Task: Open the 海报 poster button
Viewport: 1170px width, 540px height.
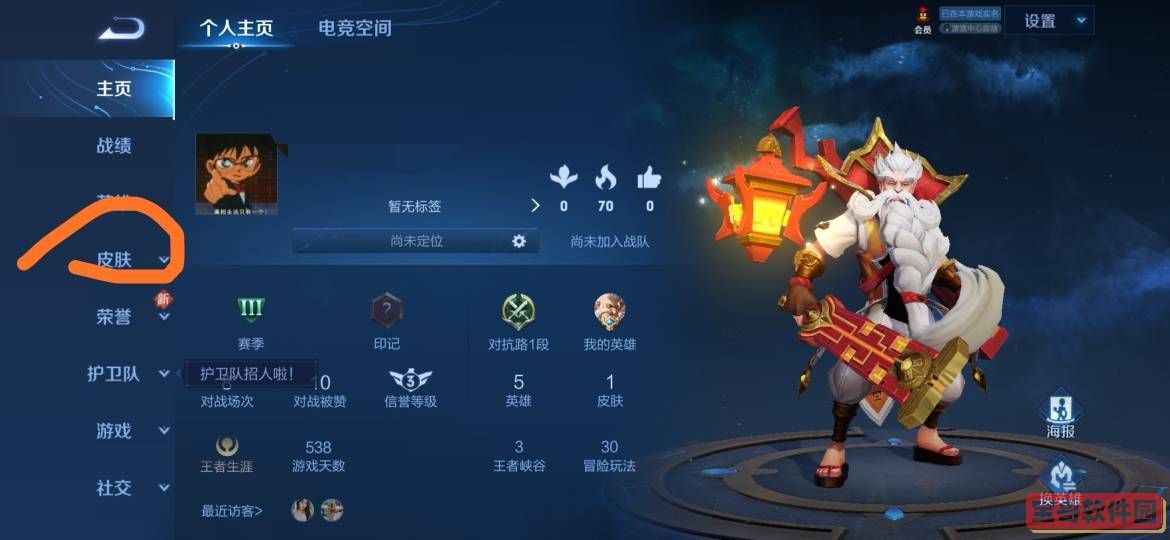Action: pos(1060,410)
